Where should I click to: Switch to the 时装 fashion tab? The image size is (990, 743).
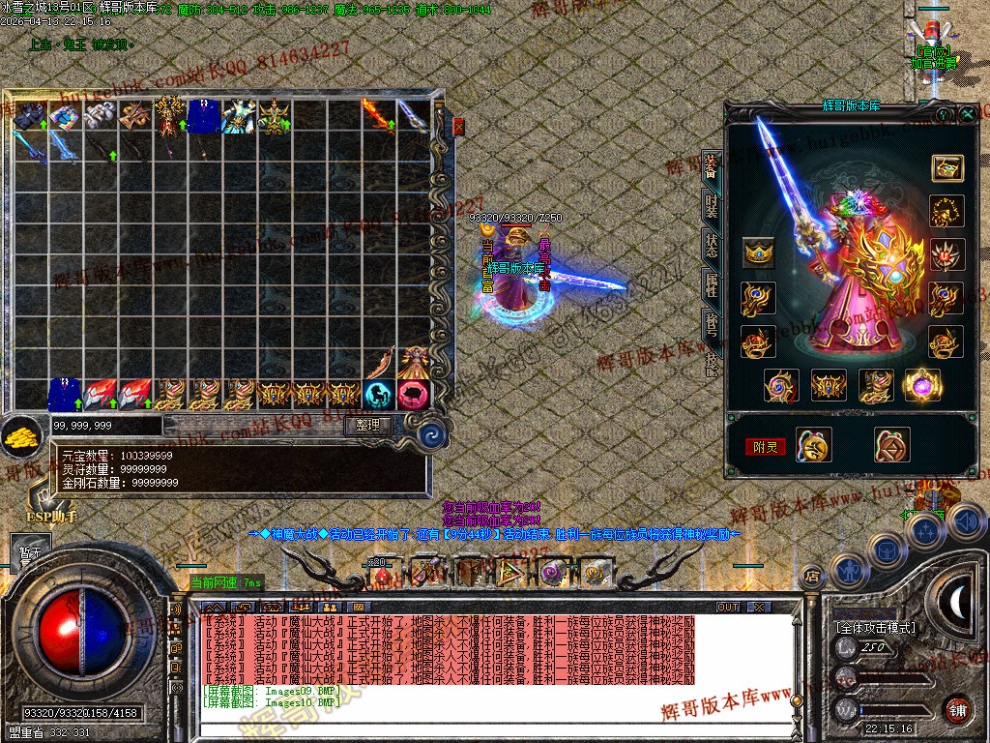(x=711, y=207)
